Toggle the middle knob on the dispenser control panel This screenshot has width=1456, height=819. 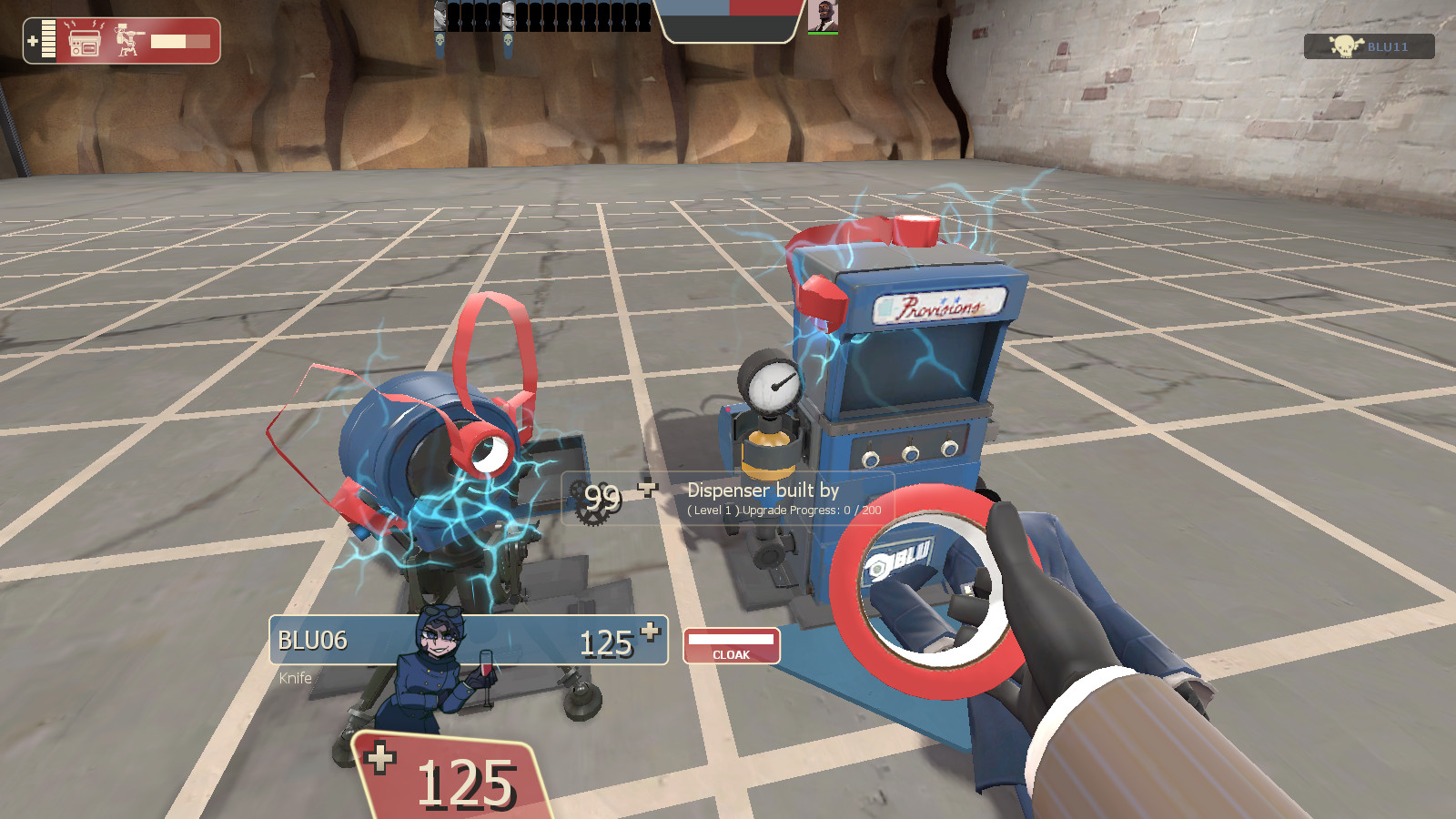[911, 454]
